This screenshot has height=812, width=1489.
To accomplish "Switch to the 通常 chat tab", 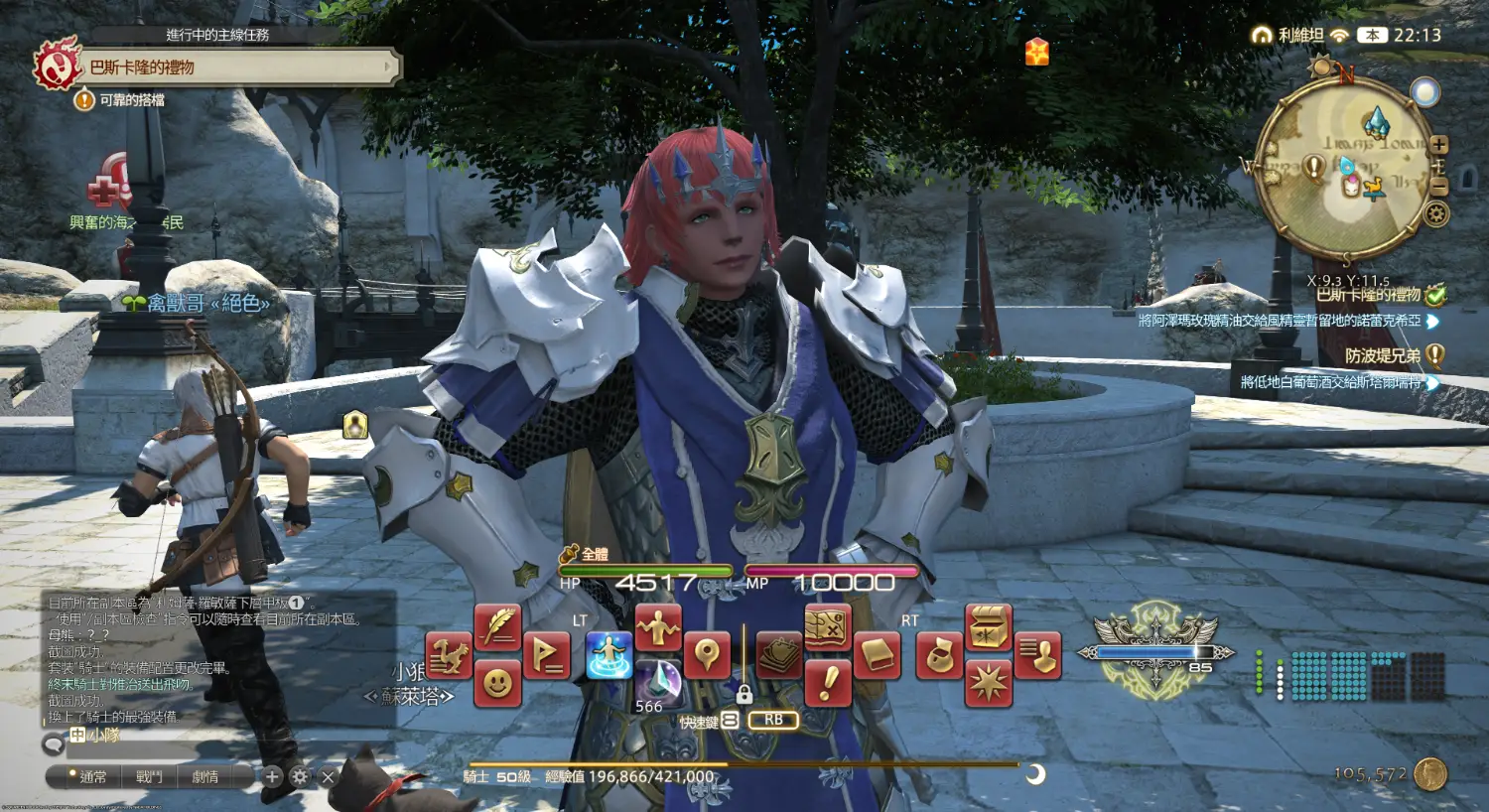I will pyautogui.click(x=92, y=776).
